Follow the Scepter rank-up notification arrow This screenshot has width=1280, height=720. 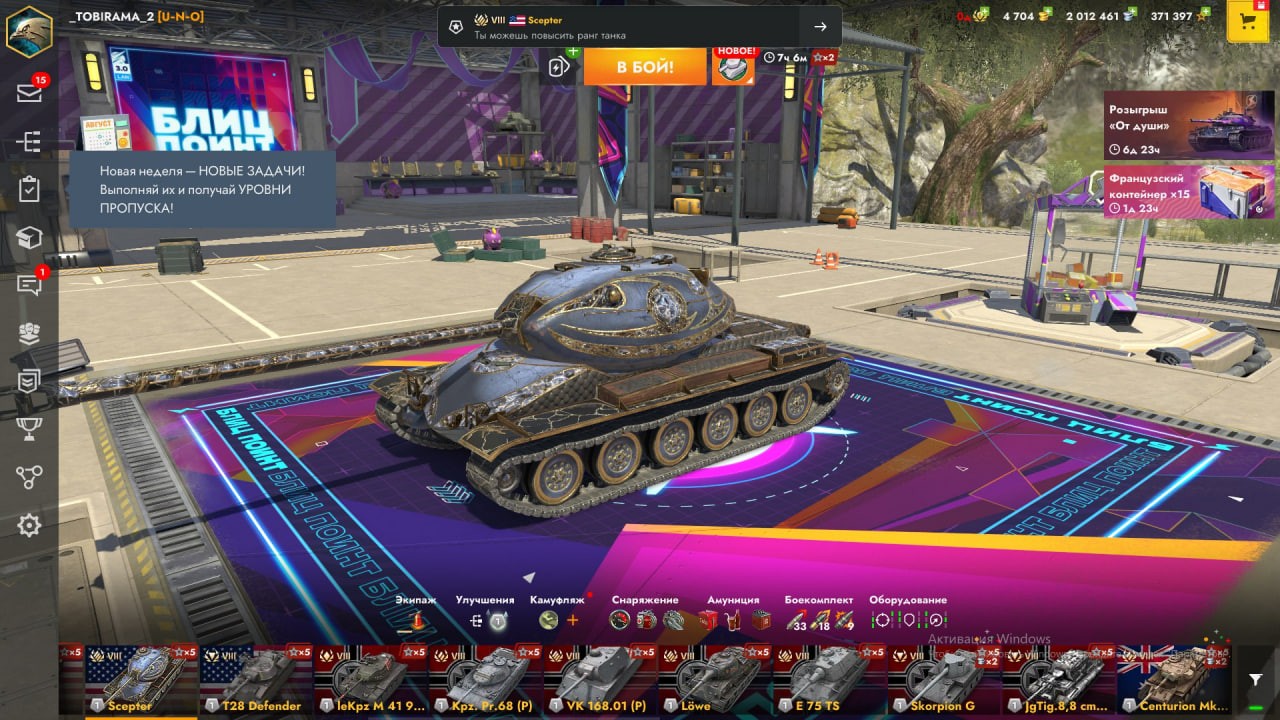820,27
